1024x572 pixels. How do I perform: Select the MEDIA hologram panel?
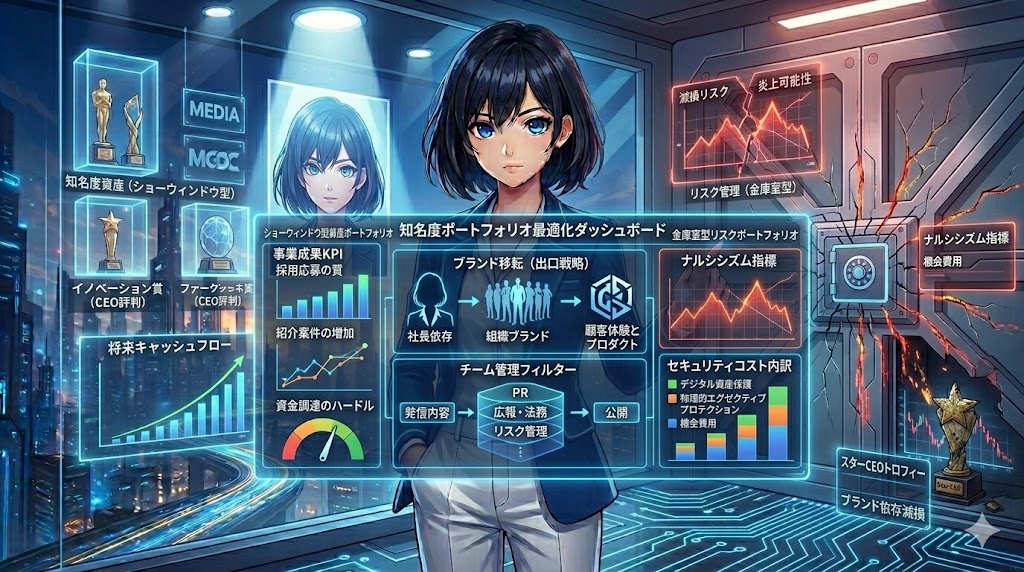214,112
